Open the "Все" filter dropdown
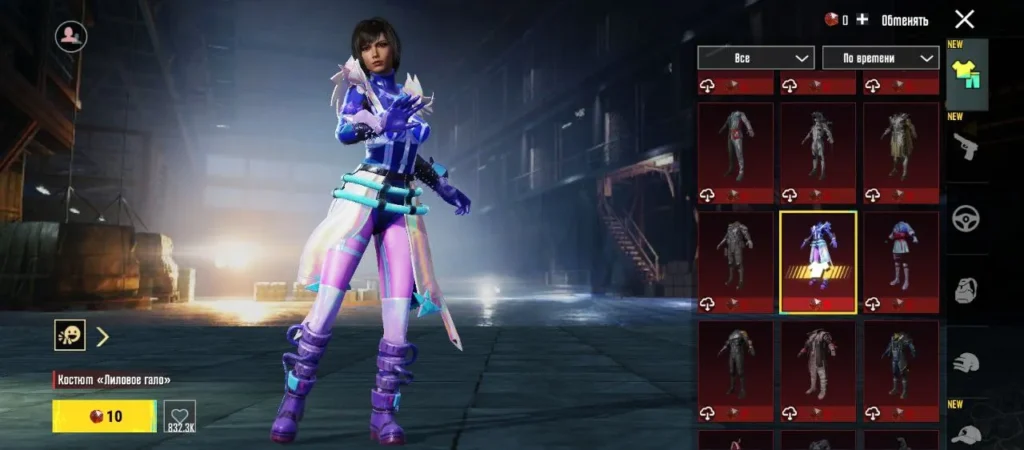The height and width of the screenshot is (450, 1024). (756, 58)
